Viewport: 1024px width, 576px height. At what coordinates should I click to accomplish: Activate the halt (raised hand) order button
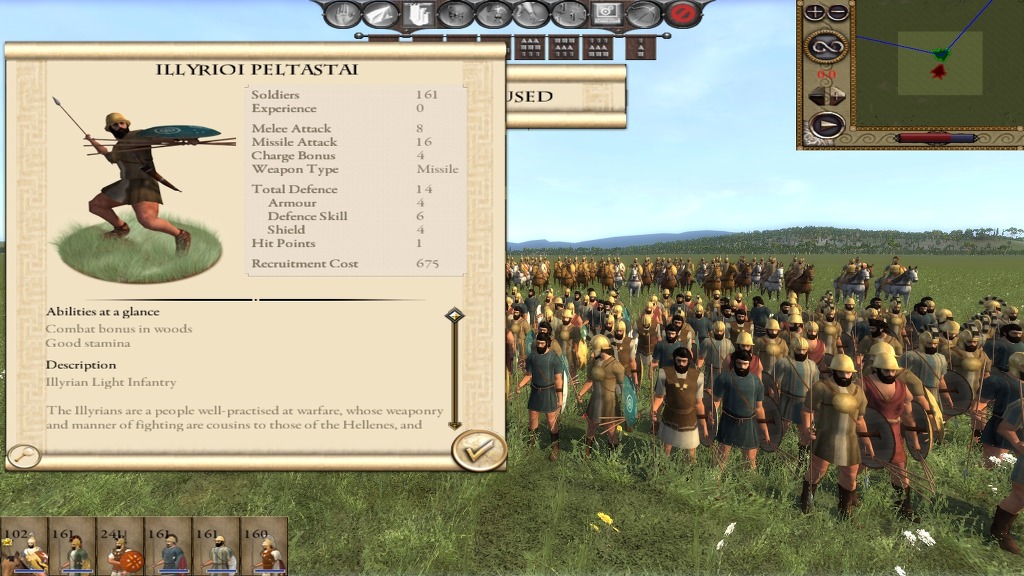click(342, 14)
